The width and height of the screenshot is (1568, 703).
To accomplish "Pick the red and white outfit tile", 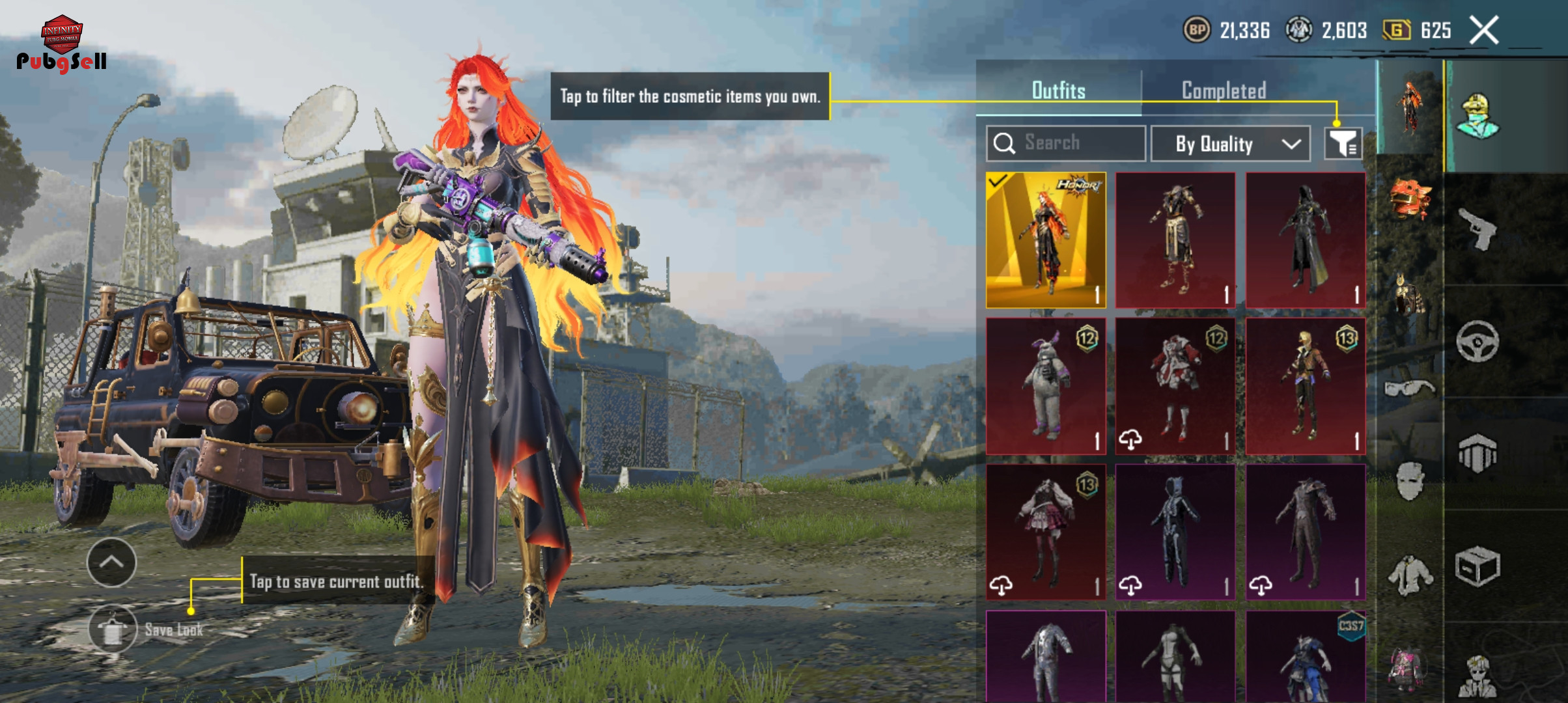I will (1175, 386).
